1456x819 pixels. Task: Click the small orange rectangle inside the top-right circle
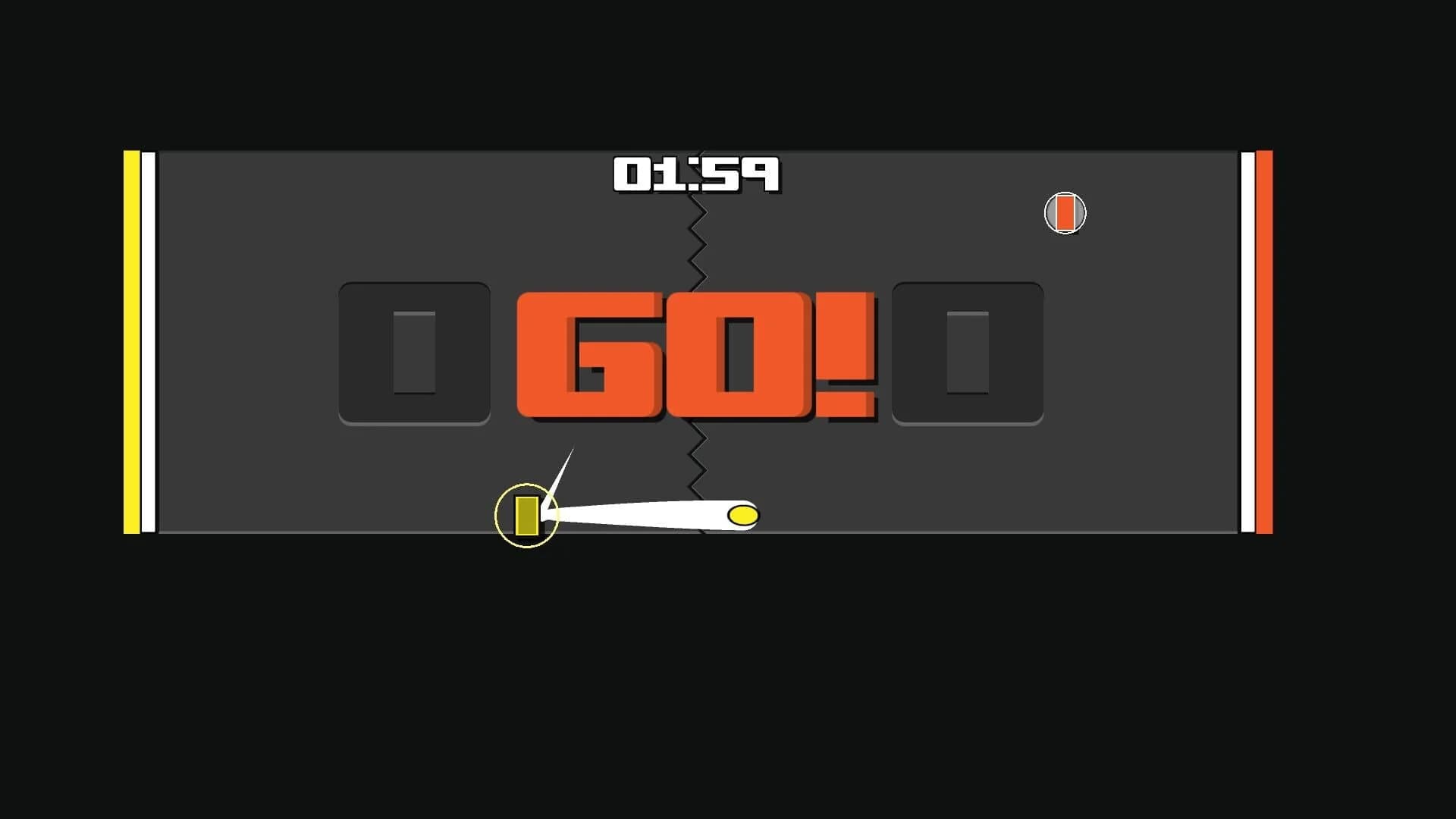click(1065, 212)
